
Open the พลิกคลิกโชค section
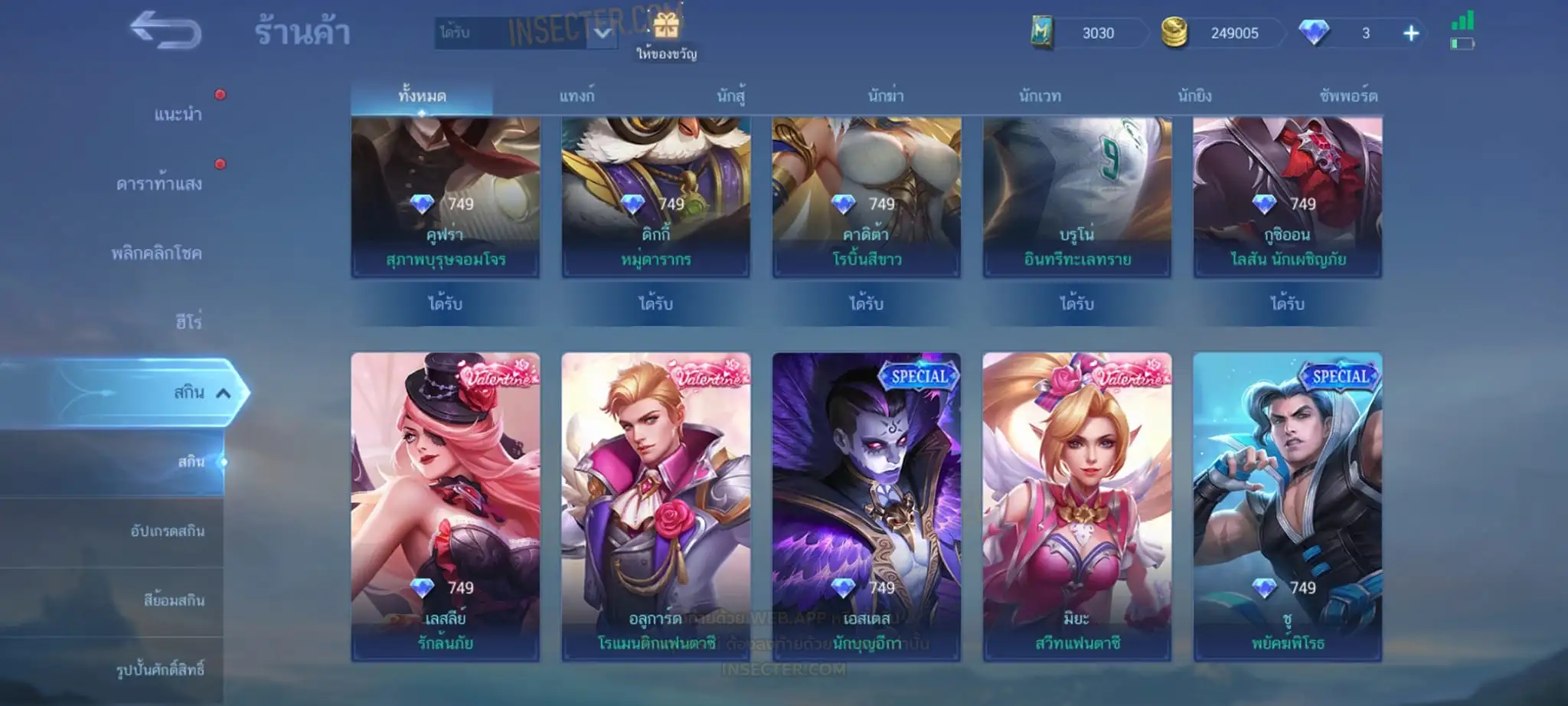pos(157,253)
